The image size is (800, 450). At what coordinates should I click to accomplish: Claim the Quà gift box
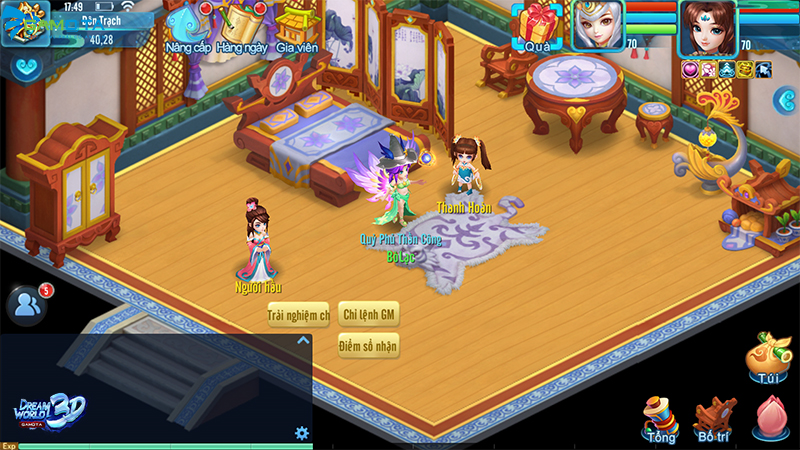539,26
